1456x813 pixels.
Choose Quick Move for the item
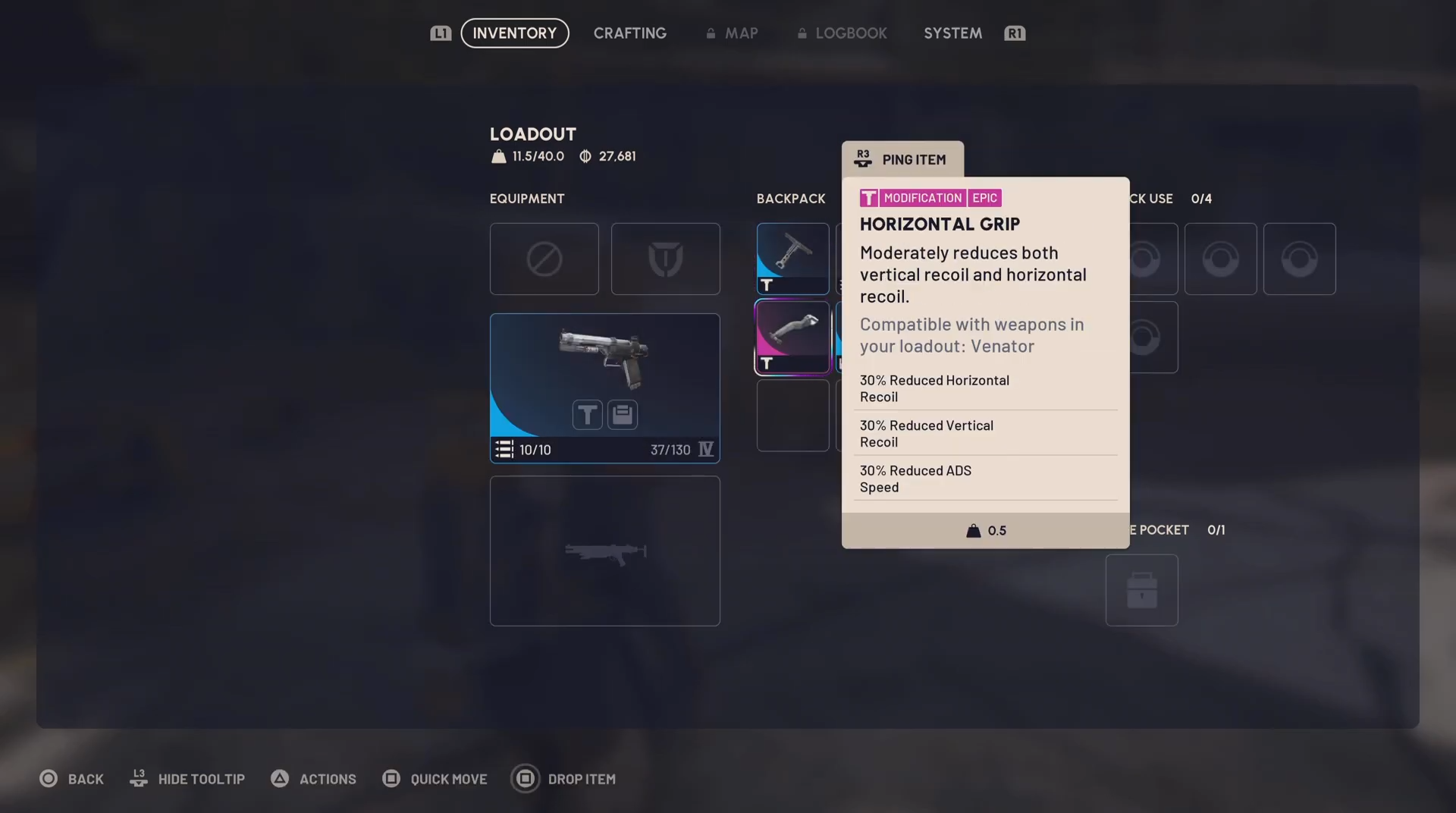pos(435,779)
